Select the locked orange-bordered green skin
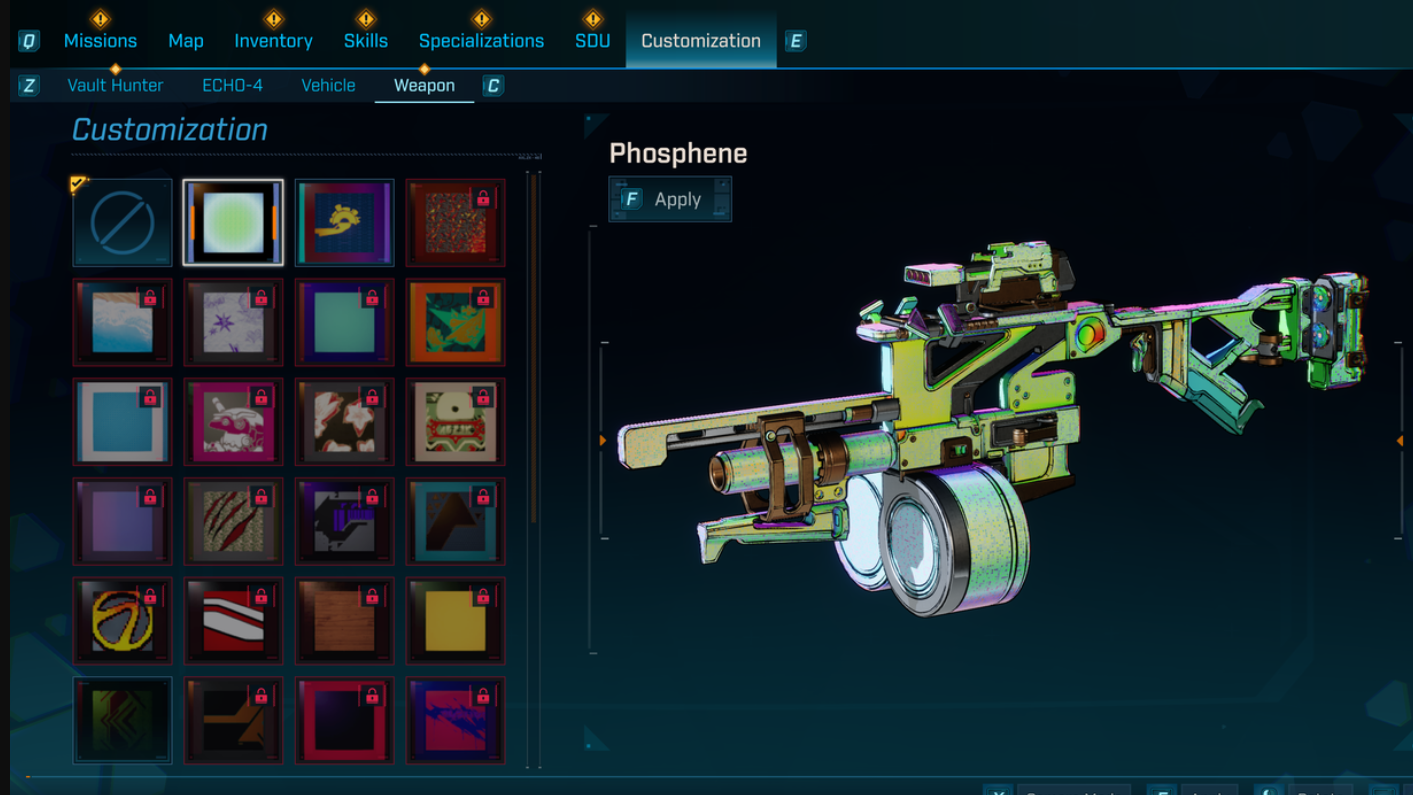Viewport: 1413px width, 795px height. [x=455, y=322]
